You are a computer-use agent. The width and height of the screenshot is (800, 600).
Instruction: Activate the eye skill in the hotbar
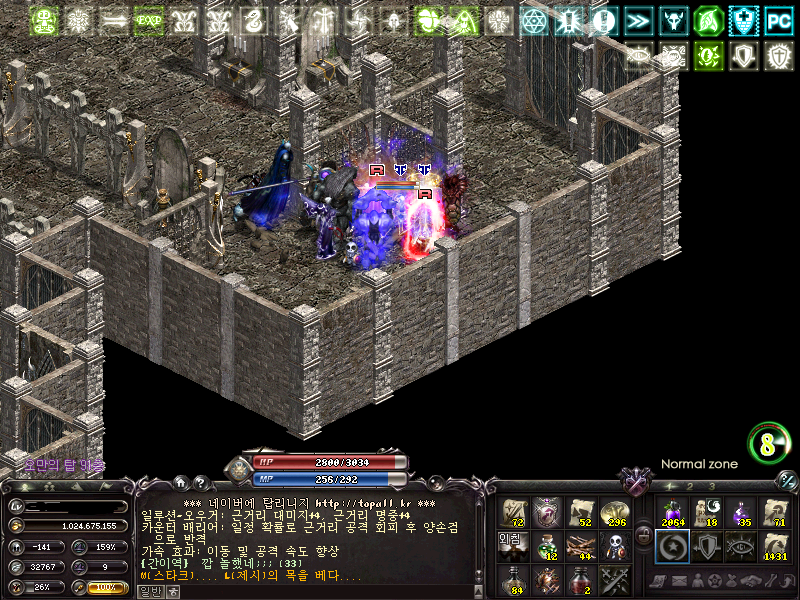tap(740, 546)
